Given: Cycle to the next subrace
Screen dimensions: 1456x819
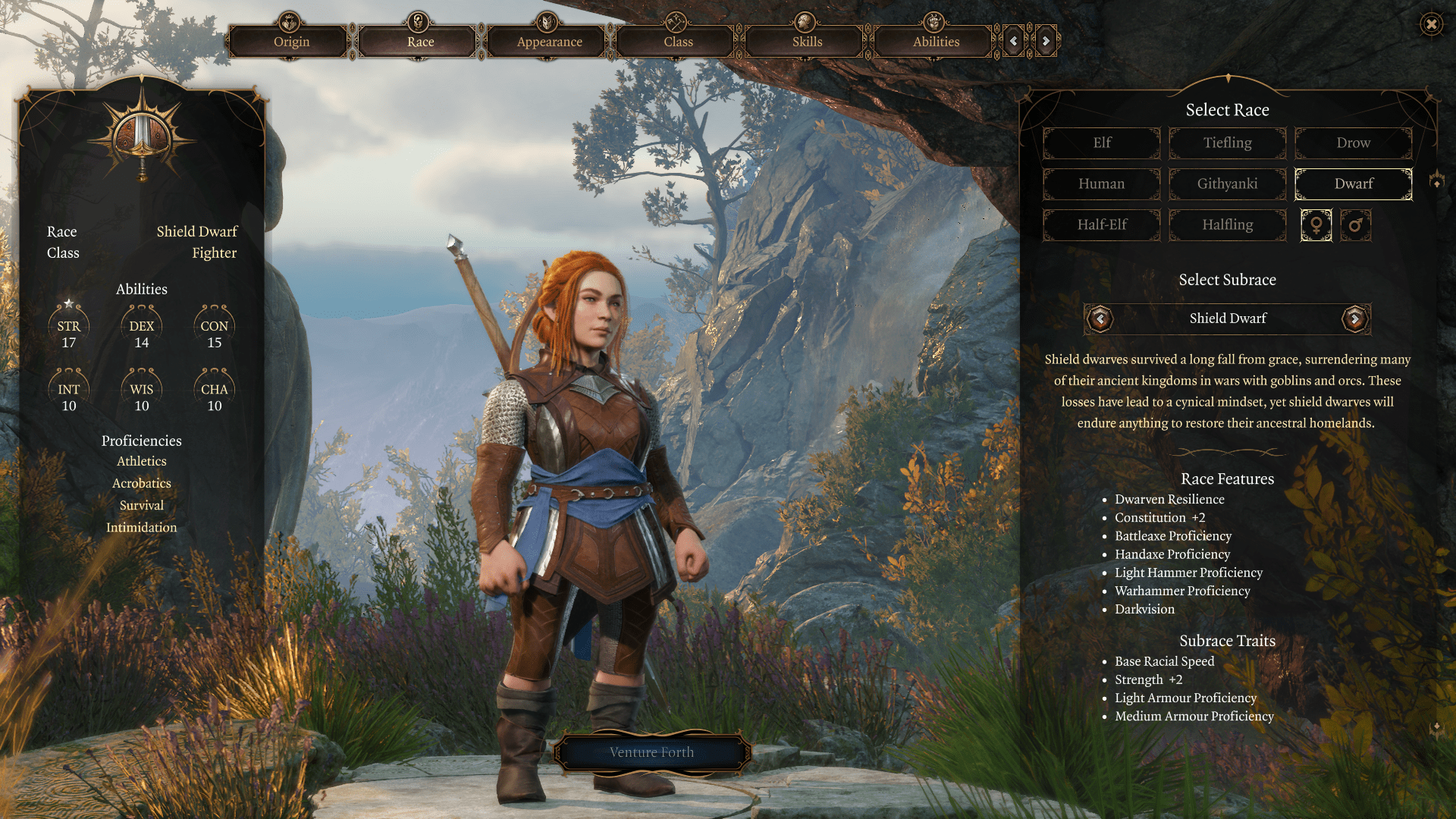Looking at the screenshot, I should point(1354,318).
